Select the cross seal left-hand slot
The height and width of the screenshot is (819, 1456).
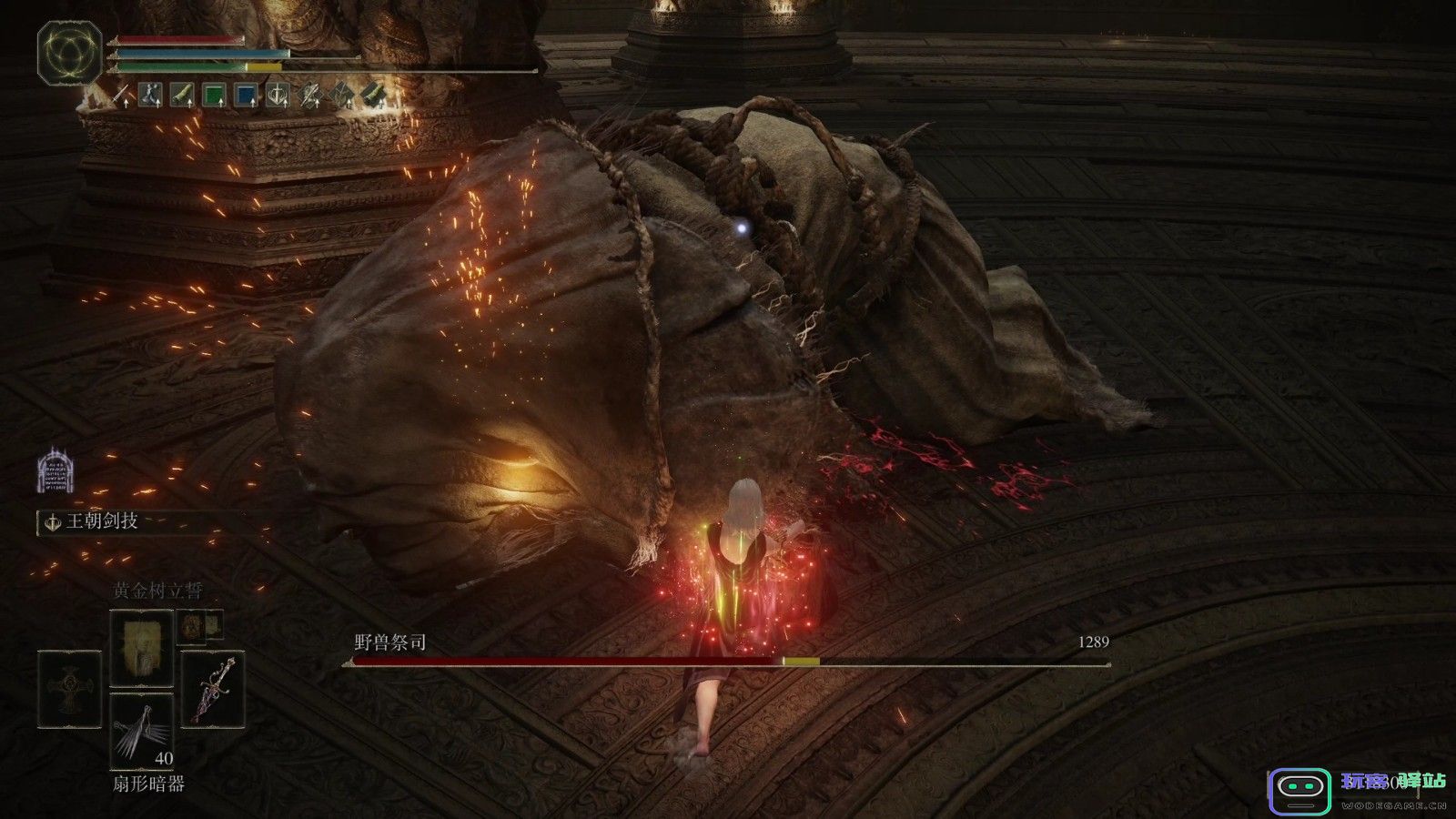pos(70,689)
